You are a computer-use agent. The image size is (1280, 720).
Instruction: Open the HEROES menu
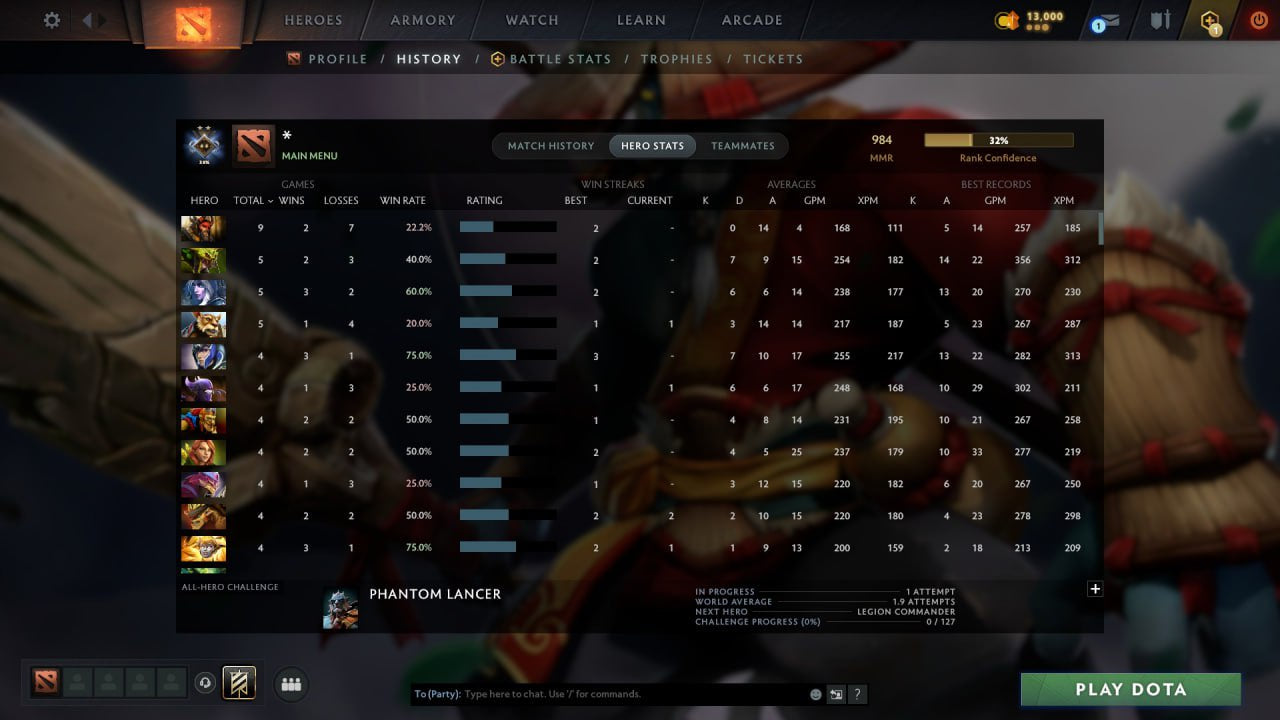click(313, 19)
